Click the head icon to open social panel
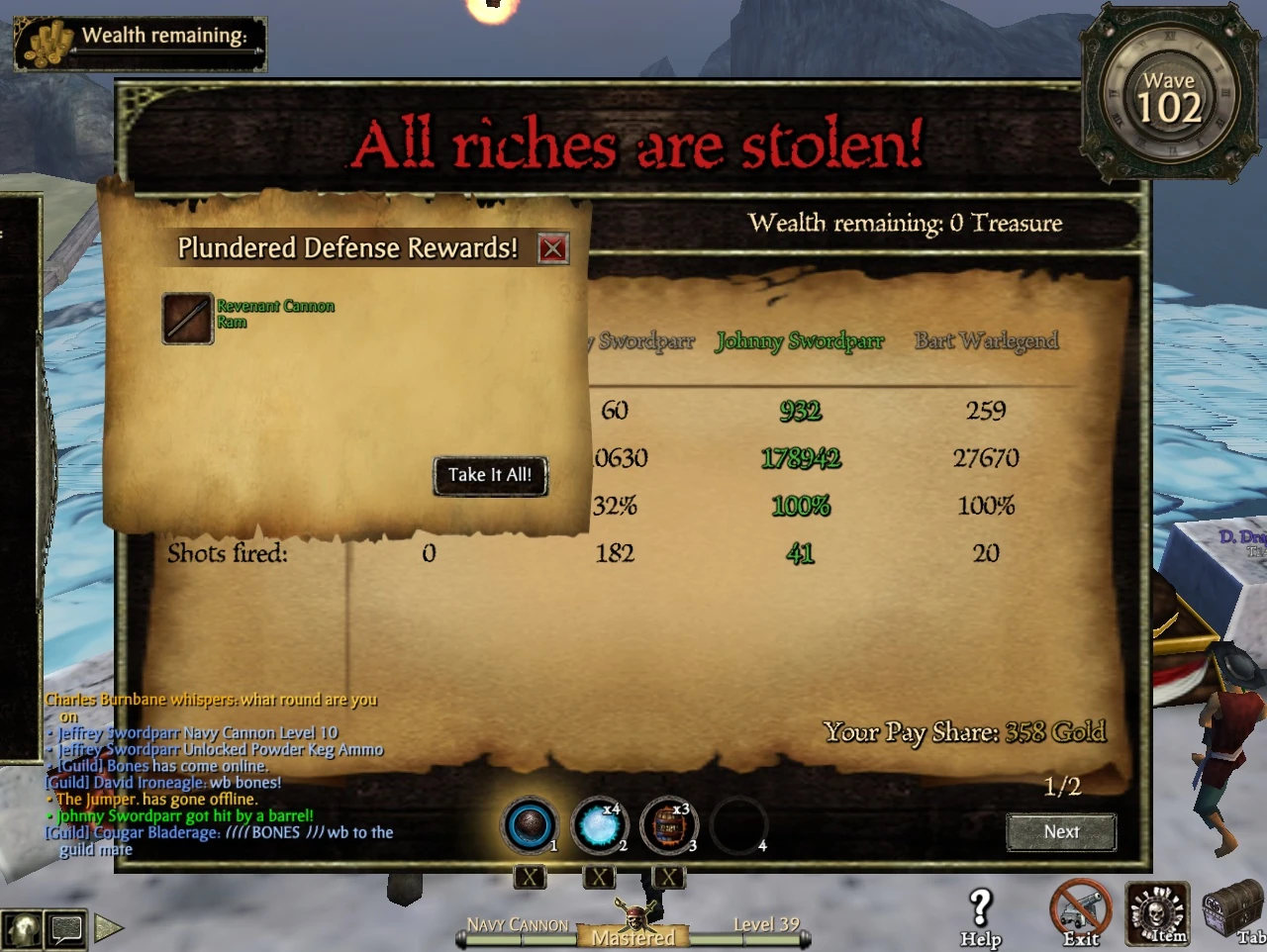1267x952 pixels. point(22,928)
